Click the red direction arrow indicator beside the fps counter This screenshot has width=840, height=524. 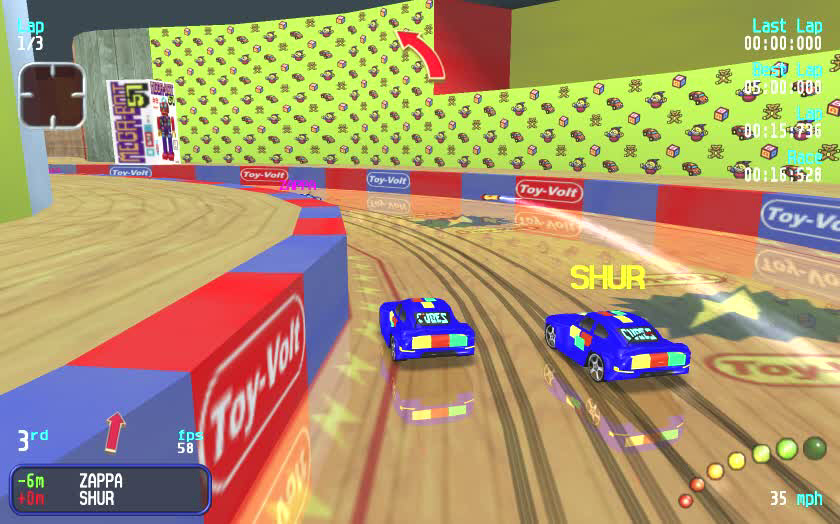[116, 431]
